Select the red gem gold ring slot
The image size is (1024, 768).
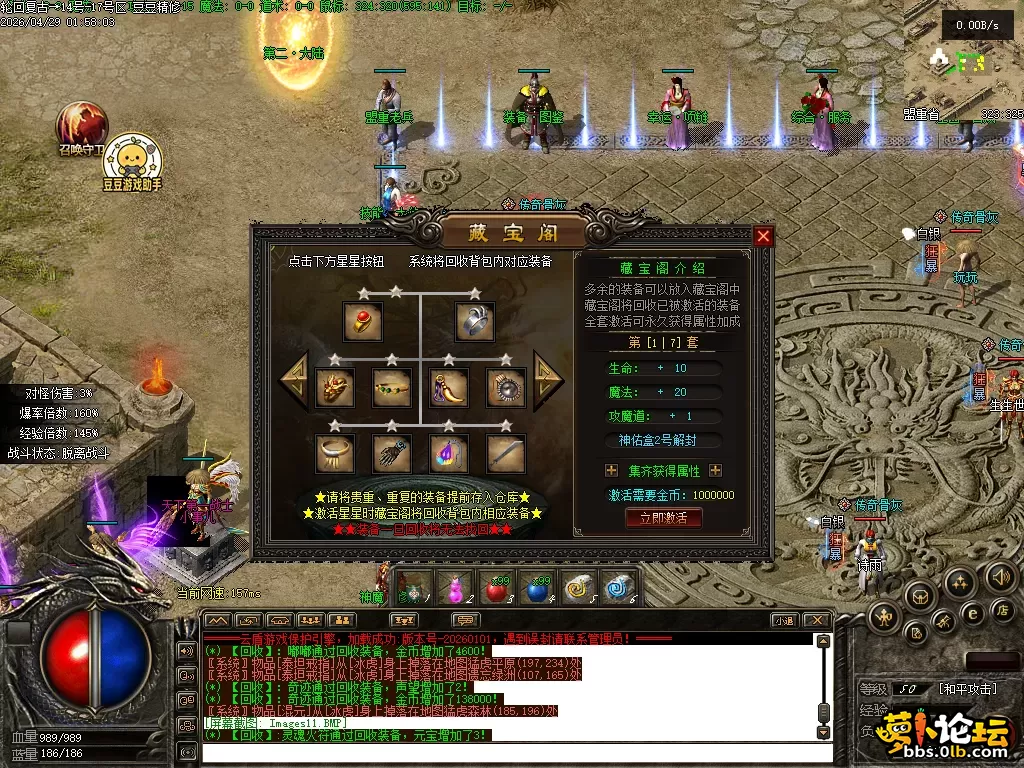click(x=362, y=322)
